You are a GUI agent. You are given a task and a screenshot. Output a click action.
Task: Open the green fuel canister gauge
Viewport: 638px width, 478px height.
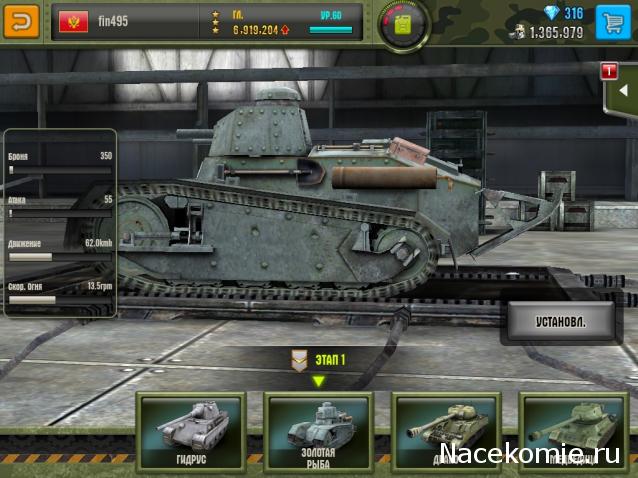point(405,21)
